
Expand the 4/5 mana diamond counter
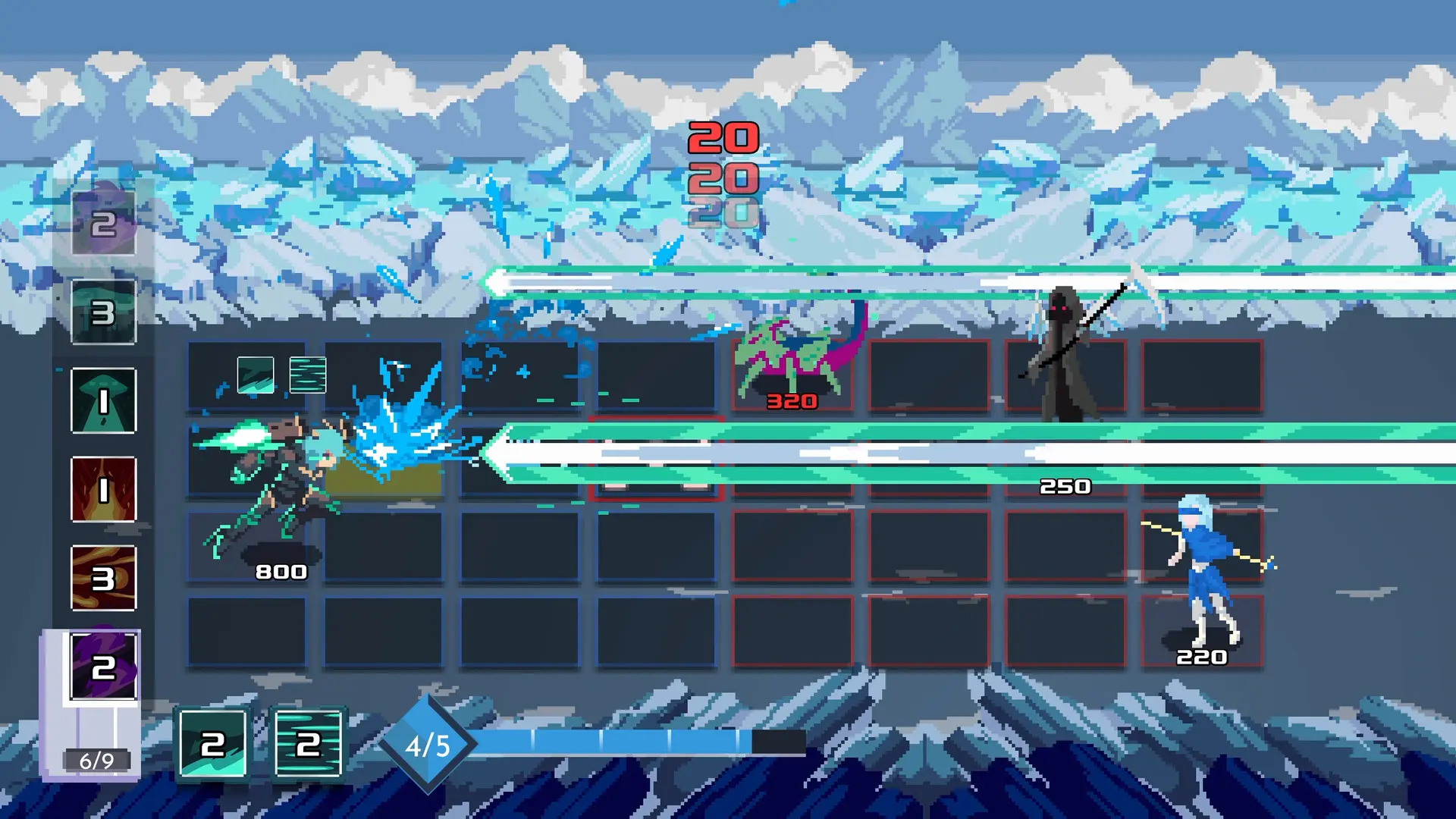point(428,745)
